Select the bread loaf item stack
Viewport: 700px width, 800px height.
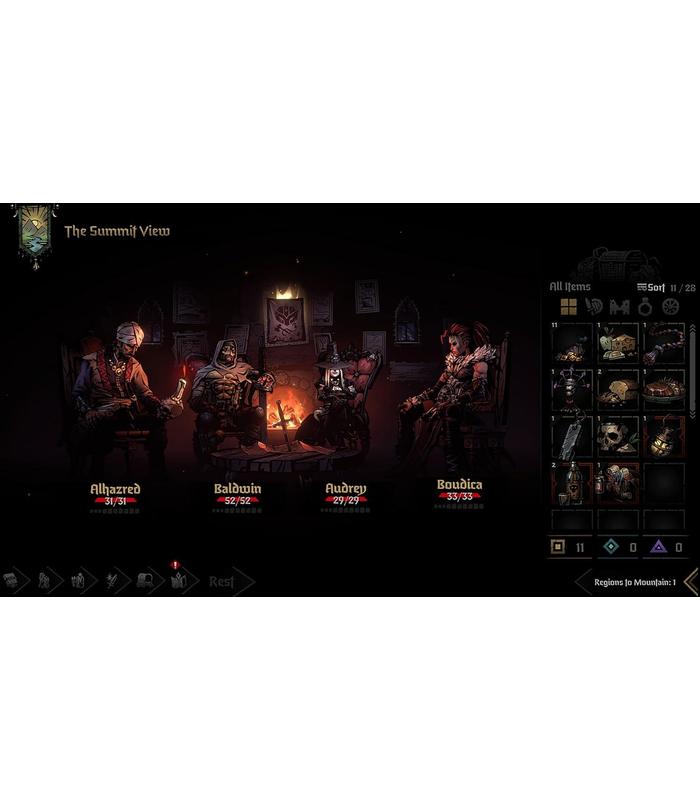click(619, 388)
